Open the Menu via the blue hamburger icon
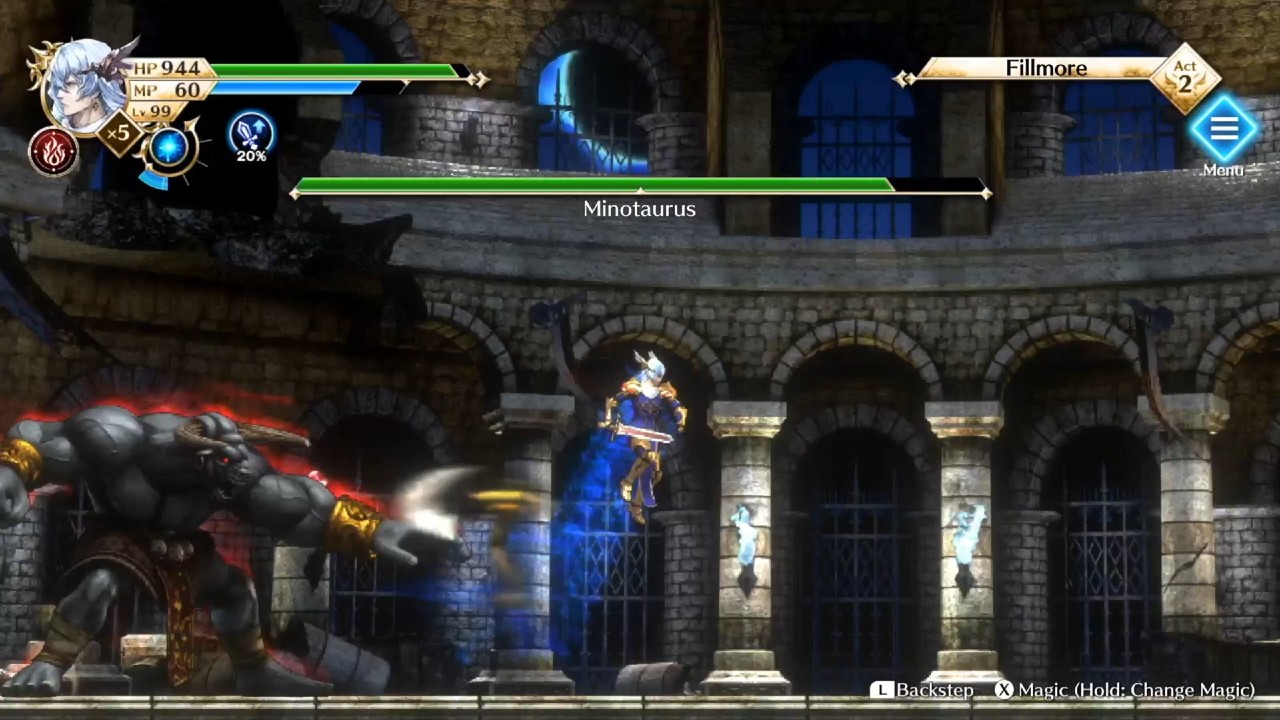Image resolution: width=1280 pixels, height=720 pixels. [x=1224, y=130]
